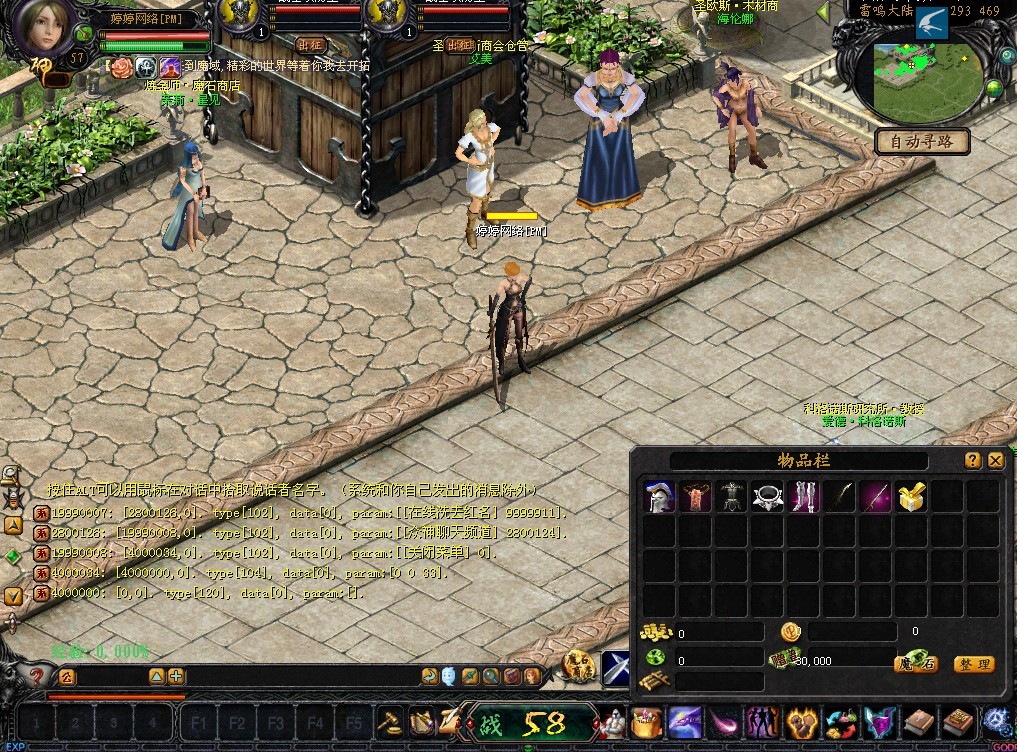Open the 魔石 magic stone button

tap(915, 664)
